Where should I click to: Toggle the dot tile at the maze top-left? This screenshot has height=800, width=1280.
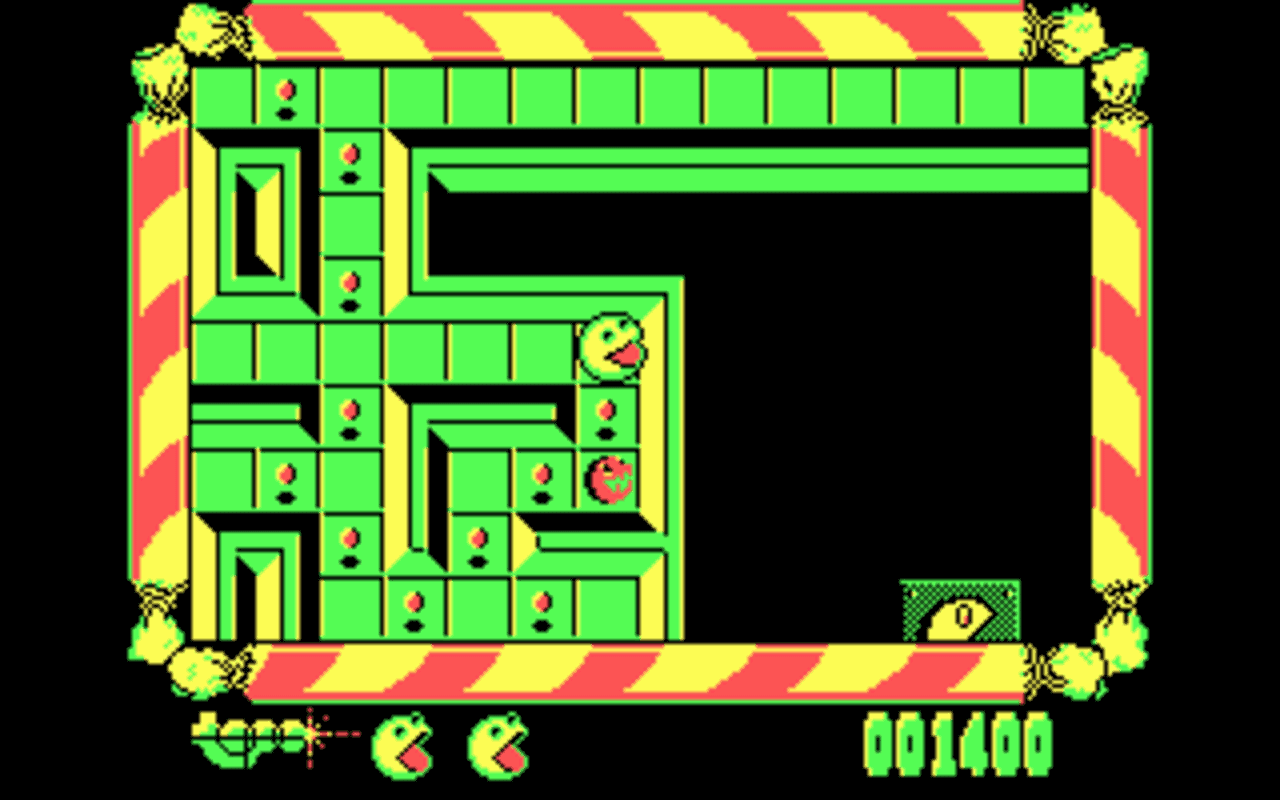[x=285, y=95]
